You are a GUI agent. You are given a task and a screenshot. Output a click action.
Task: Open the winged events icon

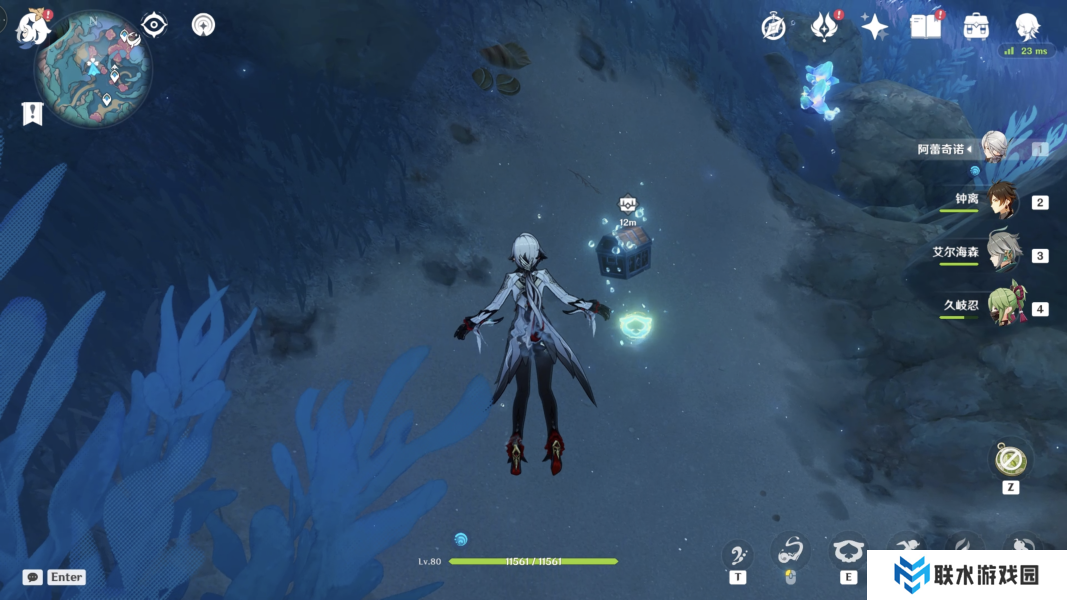coord(825,27)
